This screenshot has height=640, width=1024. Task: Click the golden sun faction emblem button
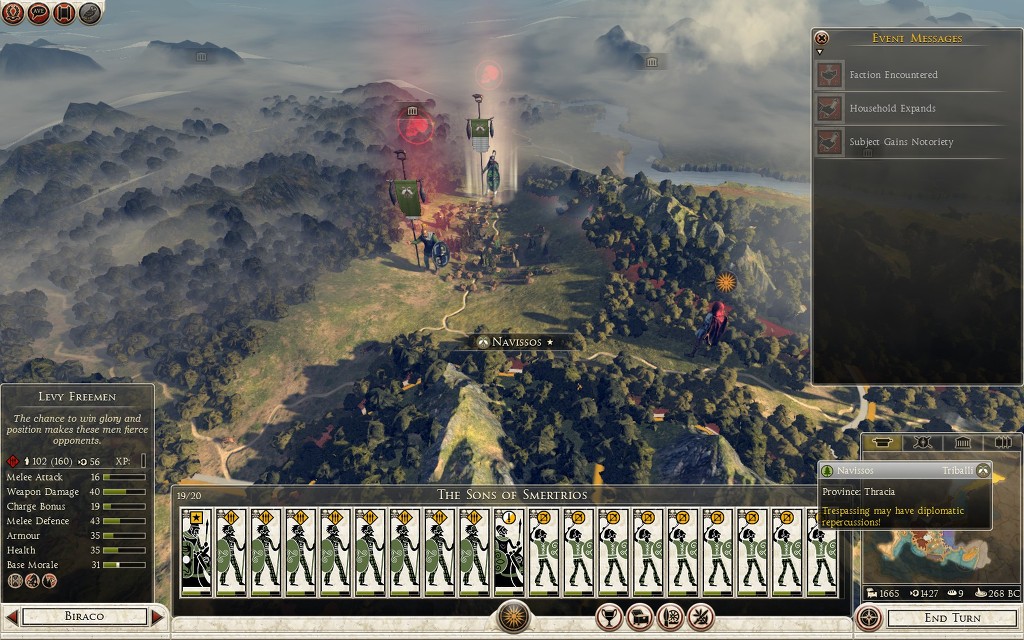coord(514,617)
